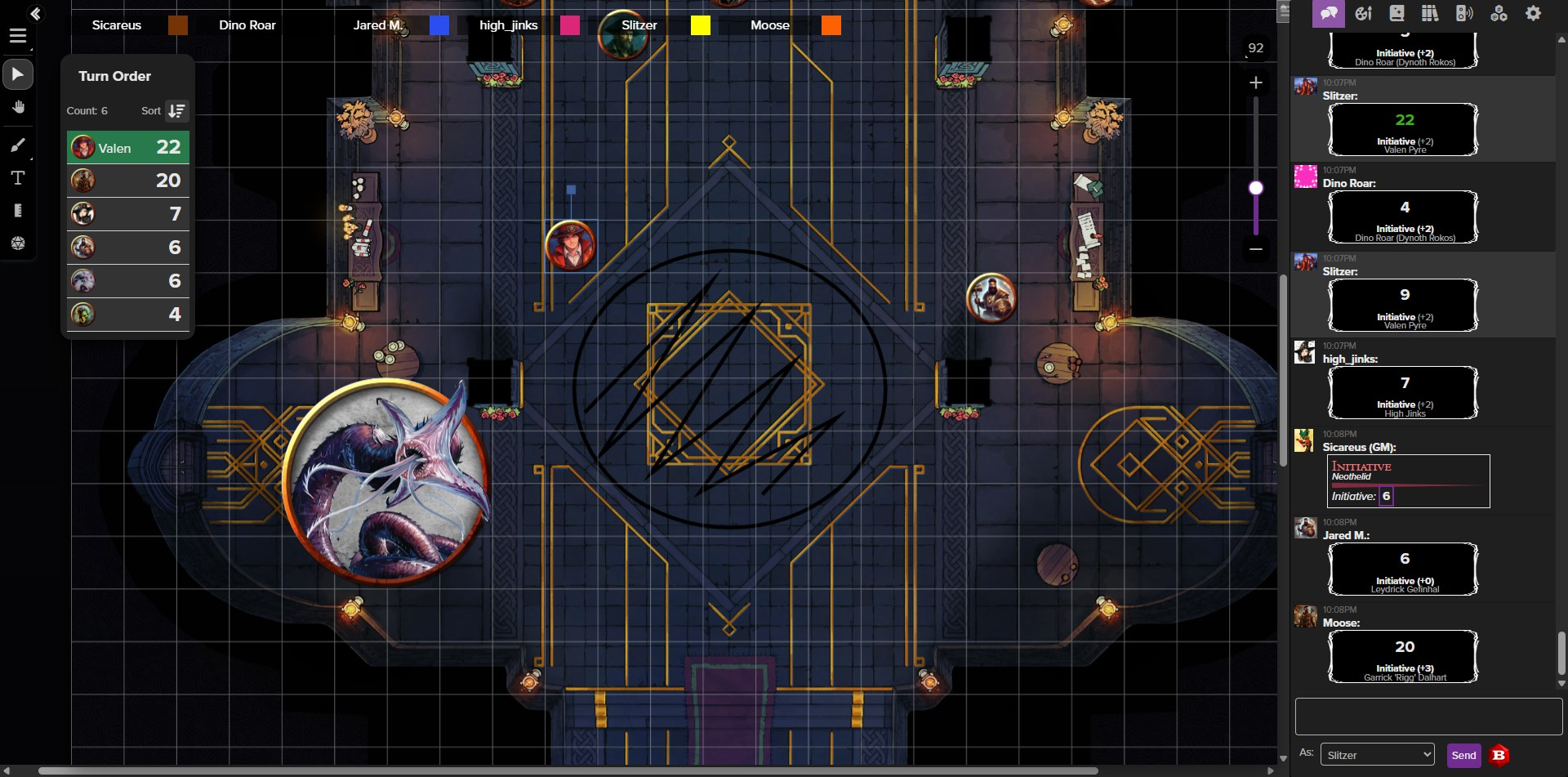Choose the turn order entry with initiative 4
Screen dimensions: 1568x777
click(x=128, y=315)
